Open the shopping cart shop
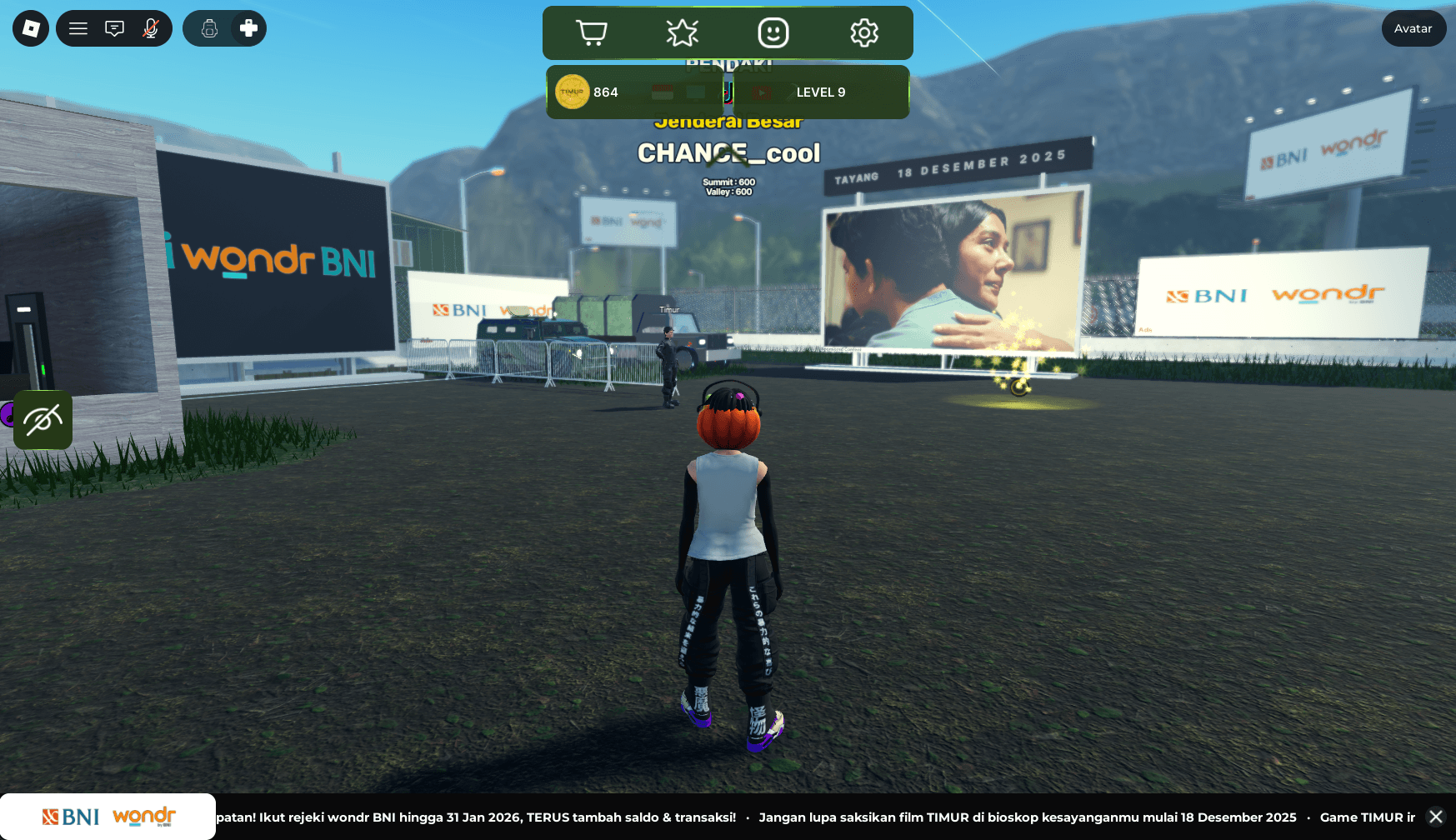Image resolution: width=1456 pixels, height=840 pixels. (x=592, y=32)
